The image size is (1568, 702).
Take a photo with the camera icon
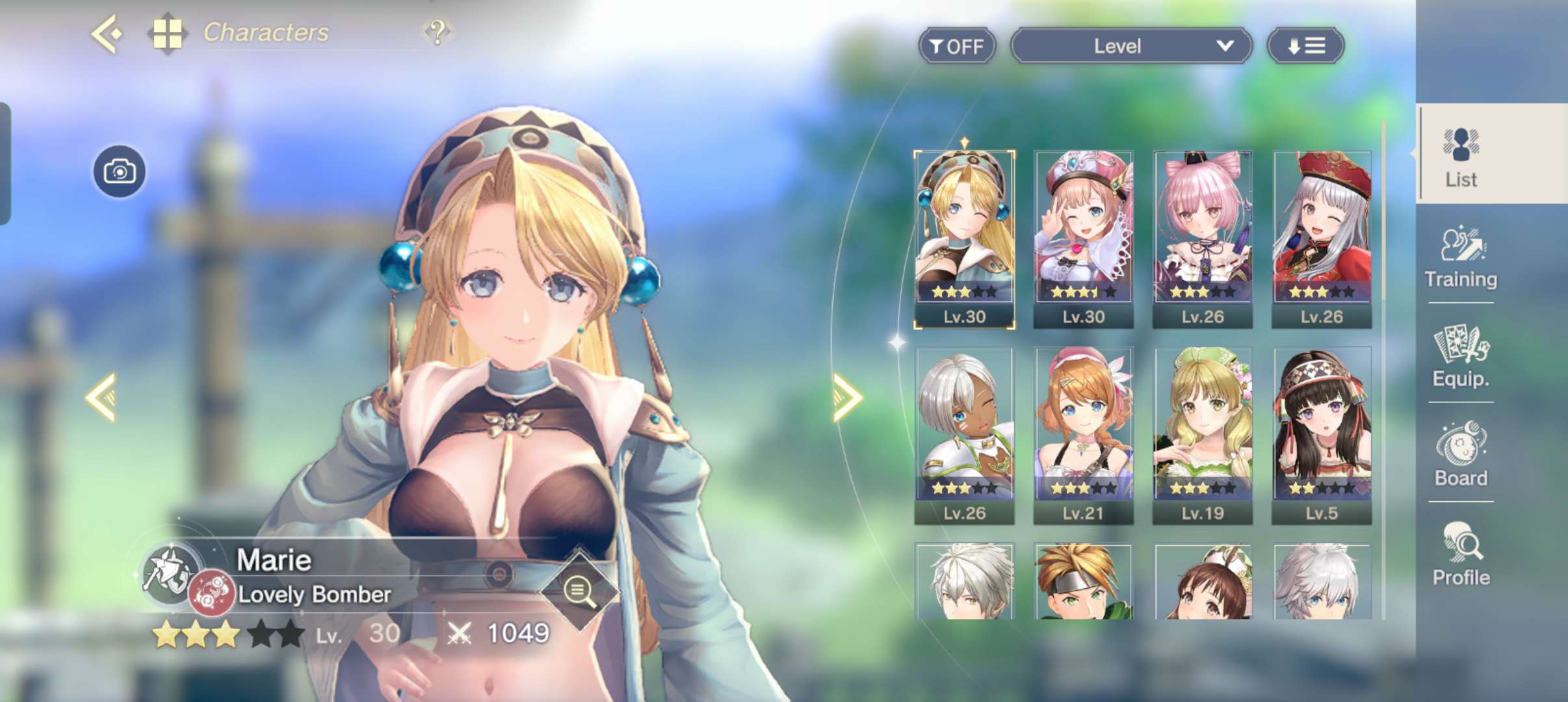click(x=120, y=172)
